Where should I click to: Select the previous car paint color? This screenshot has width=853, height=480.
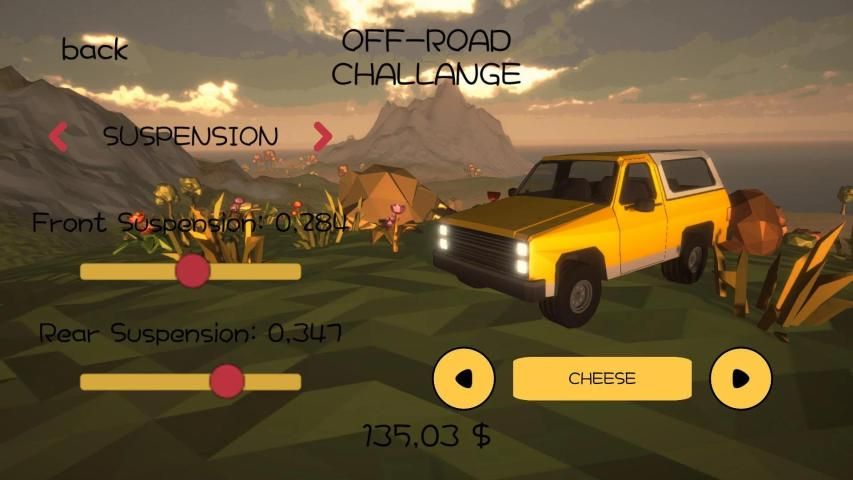tap(463, 379)
